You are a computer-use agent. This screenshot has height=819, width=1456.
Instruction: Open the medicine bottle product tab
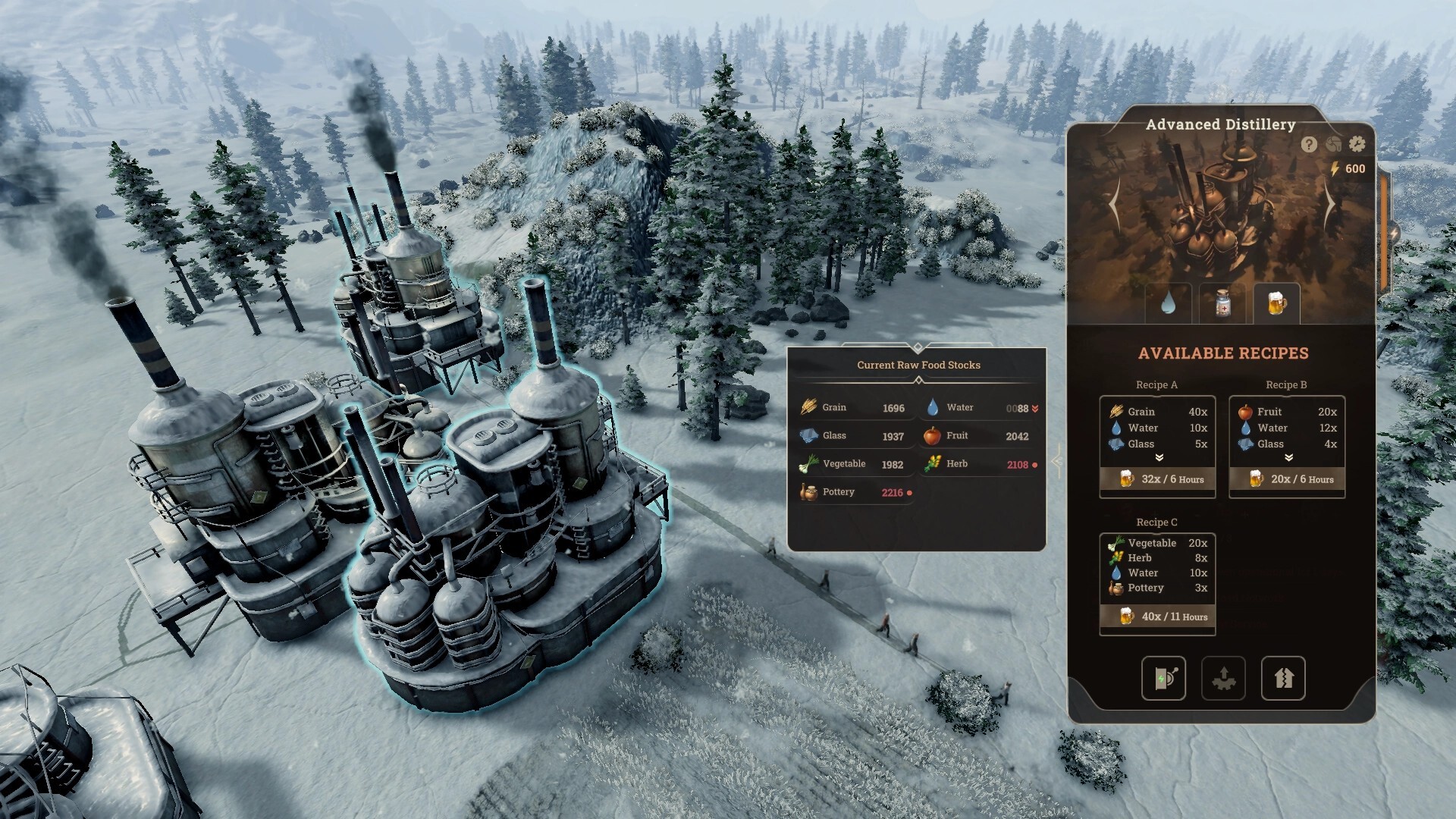coord(1222,304)
